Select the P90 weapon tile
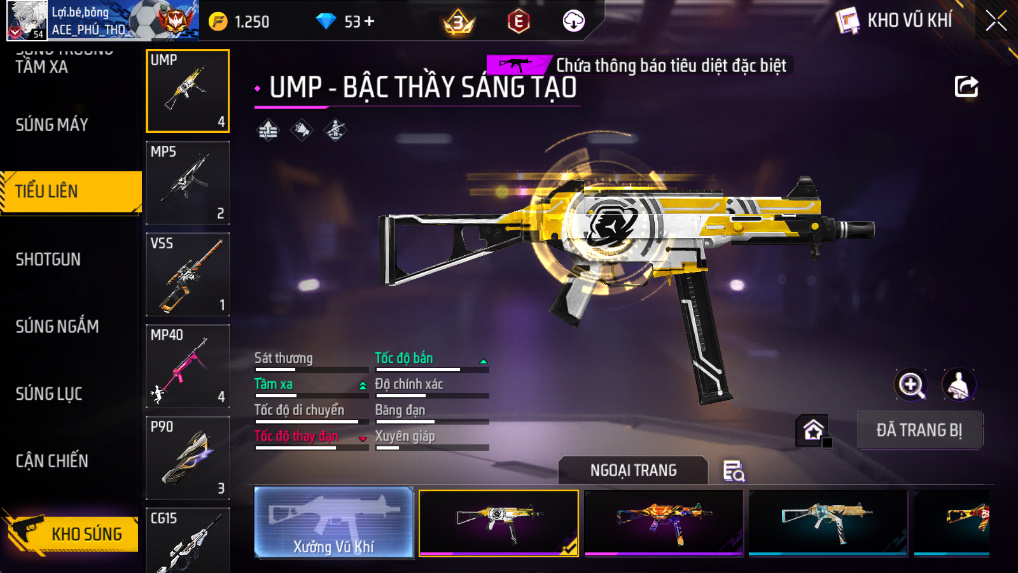Viewport: 1018px width, 573px height. click(x=188, y=458)
